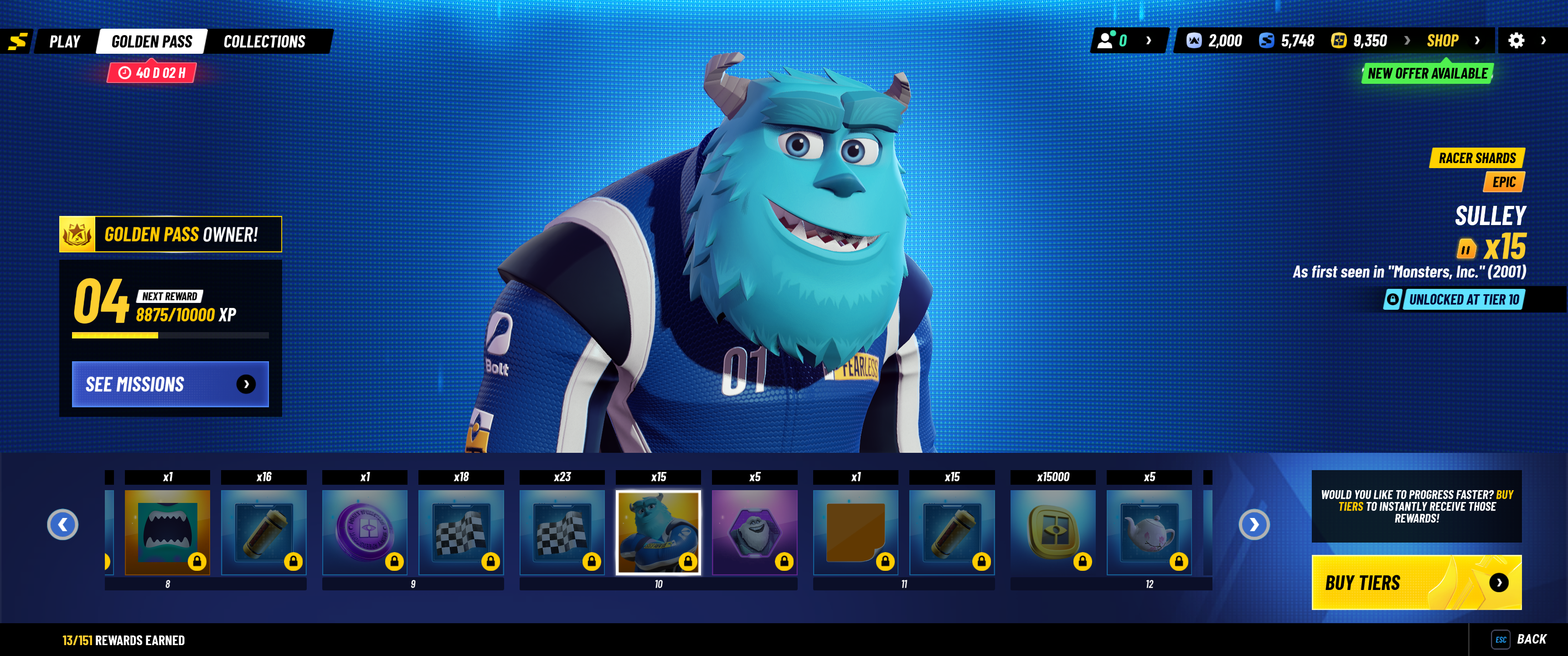This screenshot has height=656, width=1568.
Task: Show previous rewards with left arrow
Action: coord(63,524)
